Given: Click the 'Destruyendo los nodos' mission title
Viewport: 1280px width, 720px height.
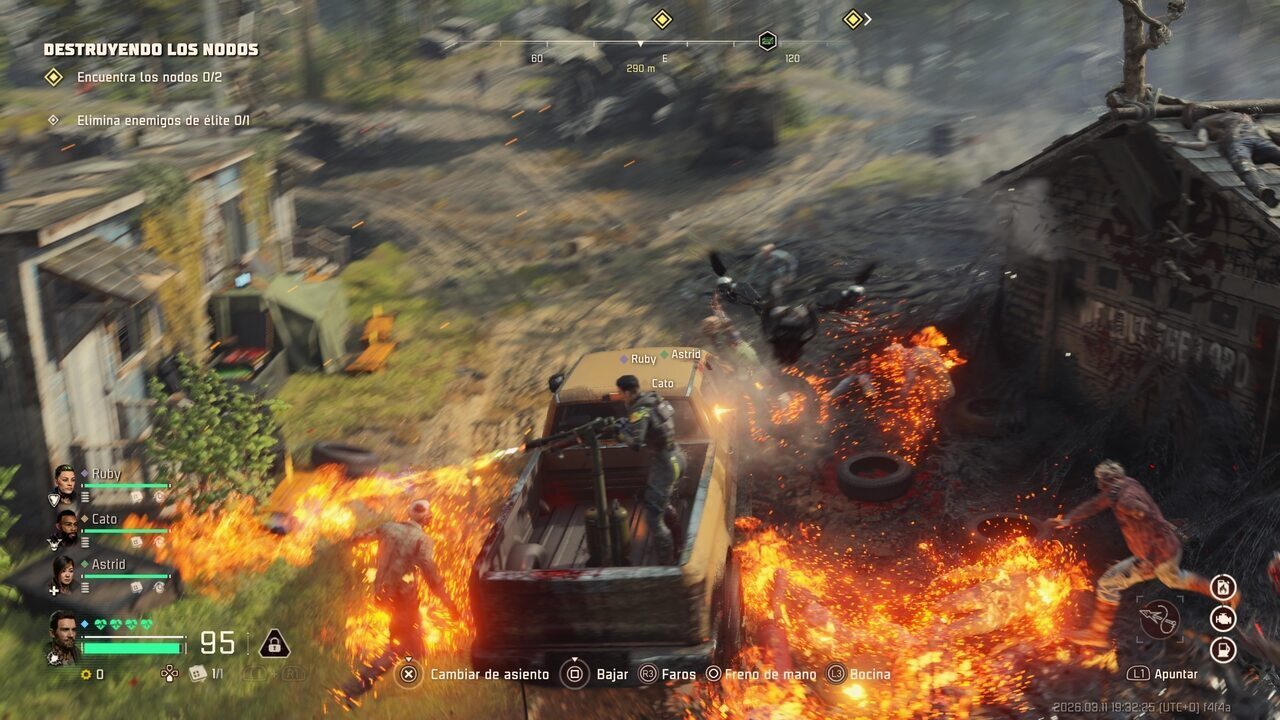Looking at the screenshot, I should (x=151, y=49).
